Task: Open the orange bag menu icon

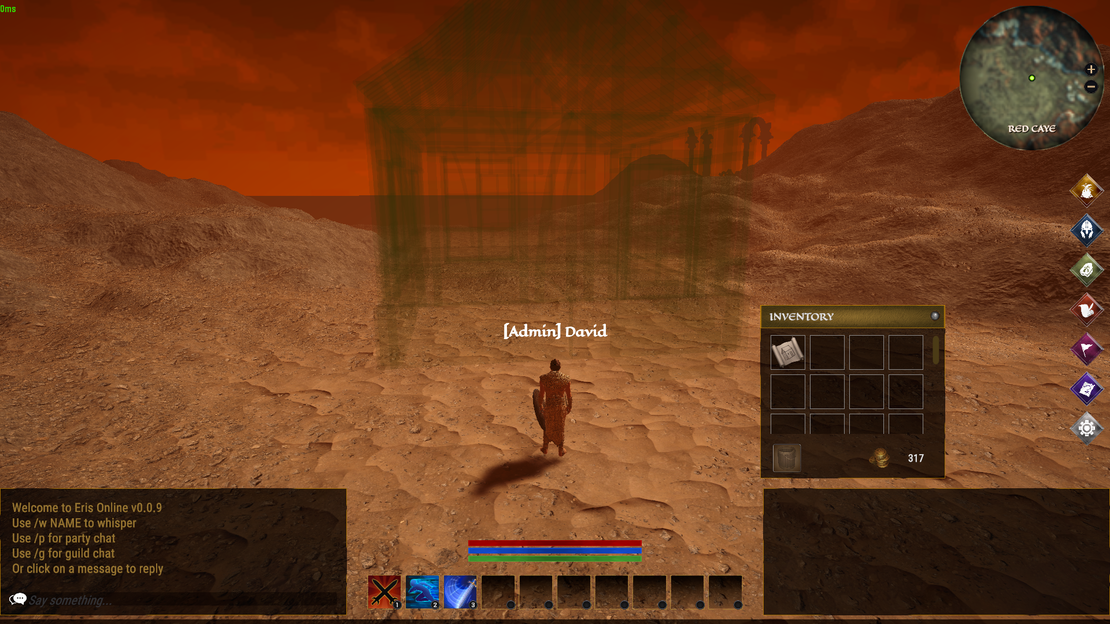Action: [1086, 189]
